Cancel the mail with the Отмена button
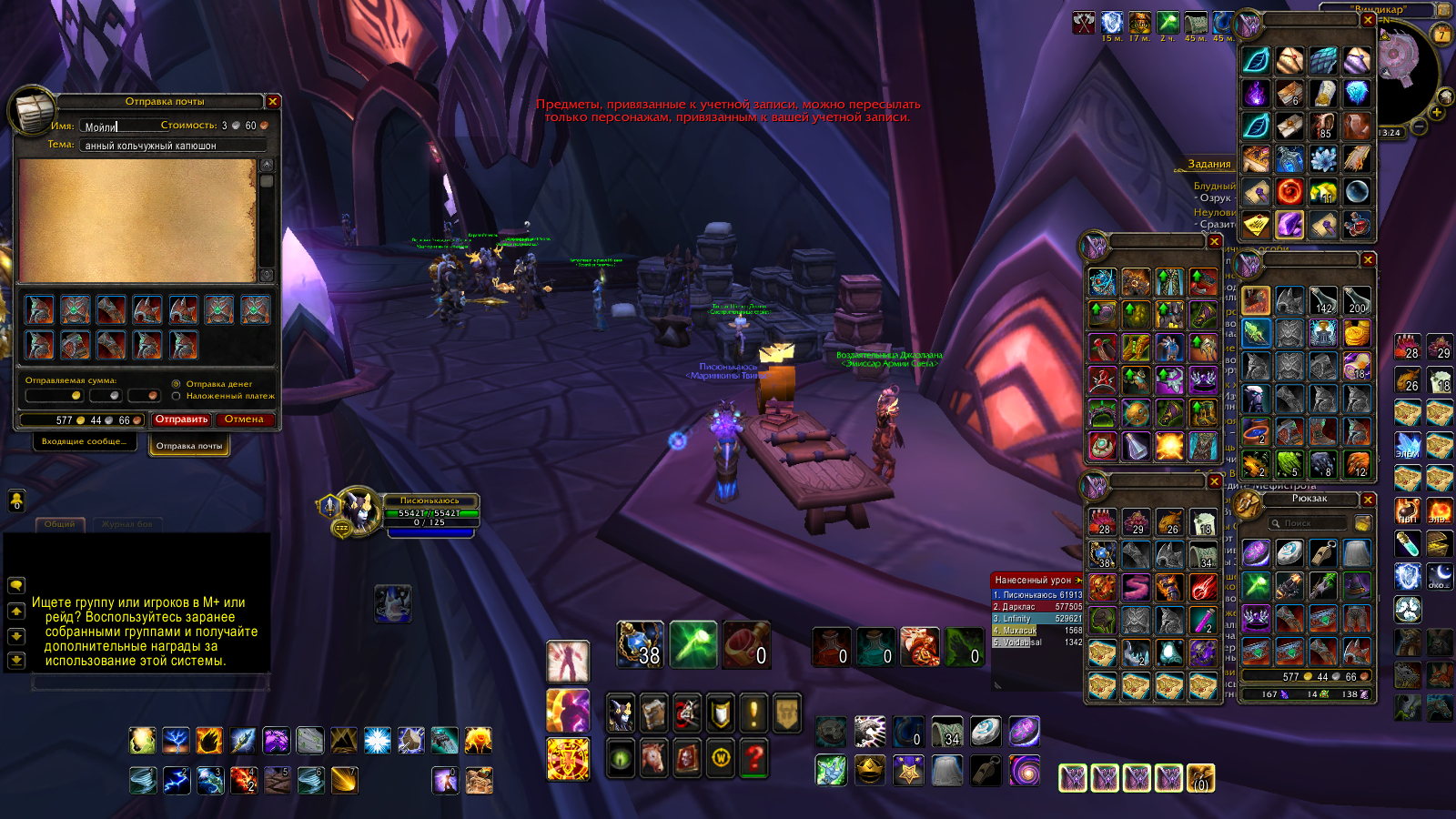 point(244,420)
